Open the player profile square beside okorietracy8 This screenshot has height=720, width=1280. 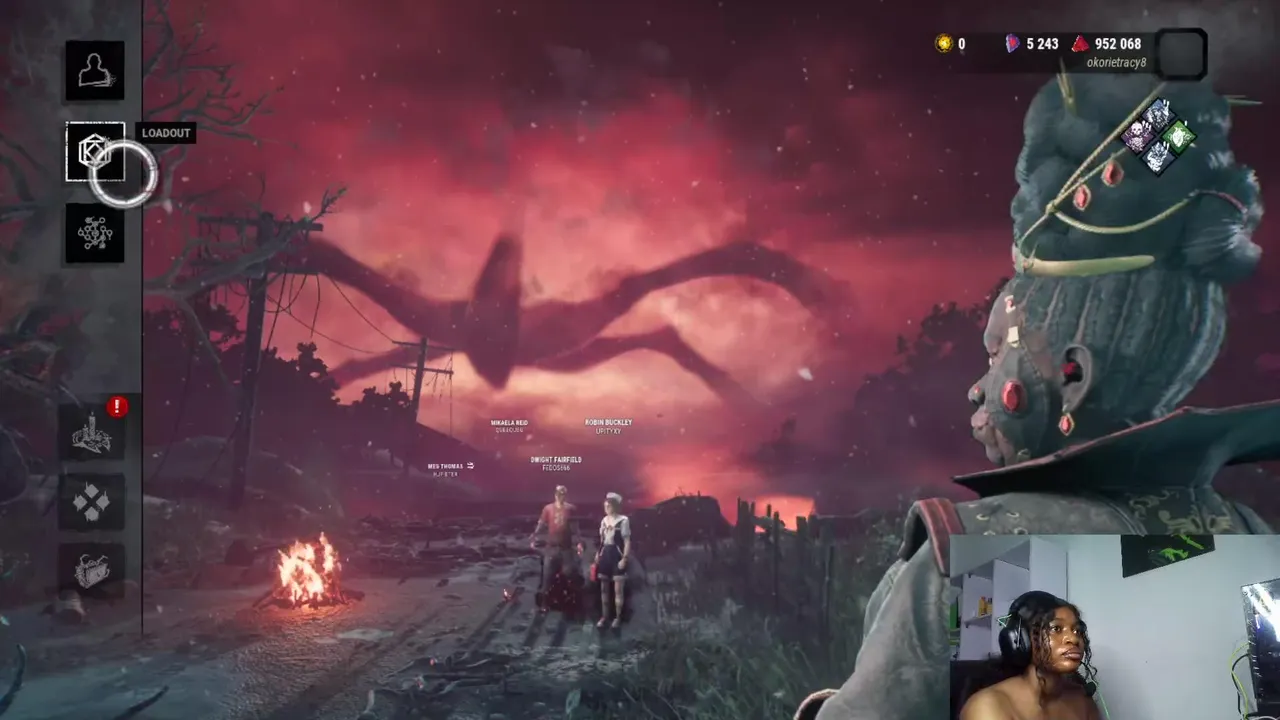1181,53
